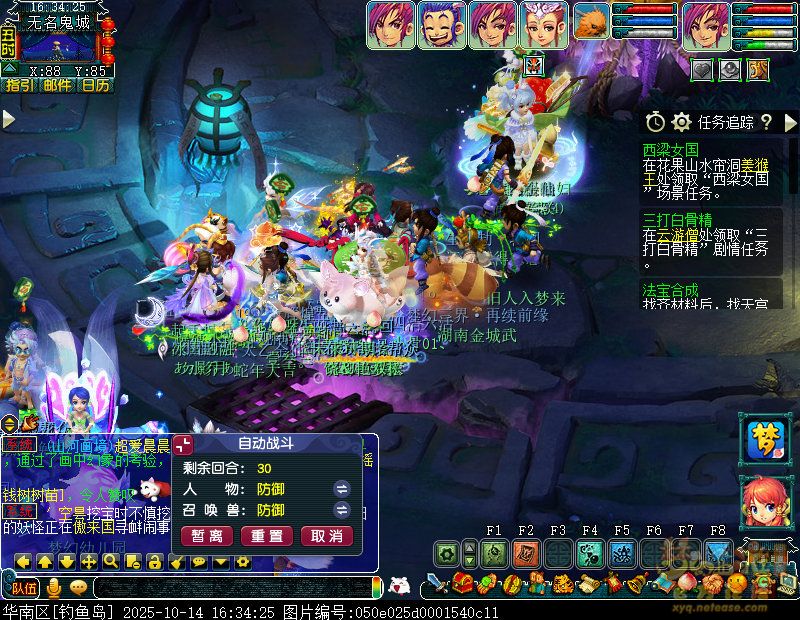Click the chat magnifier search icon
The image size is (800, 620).
coord(109,562)
